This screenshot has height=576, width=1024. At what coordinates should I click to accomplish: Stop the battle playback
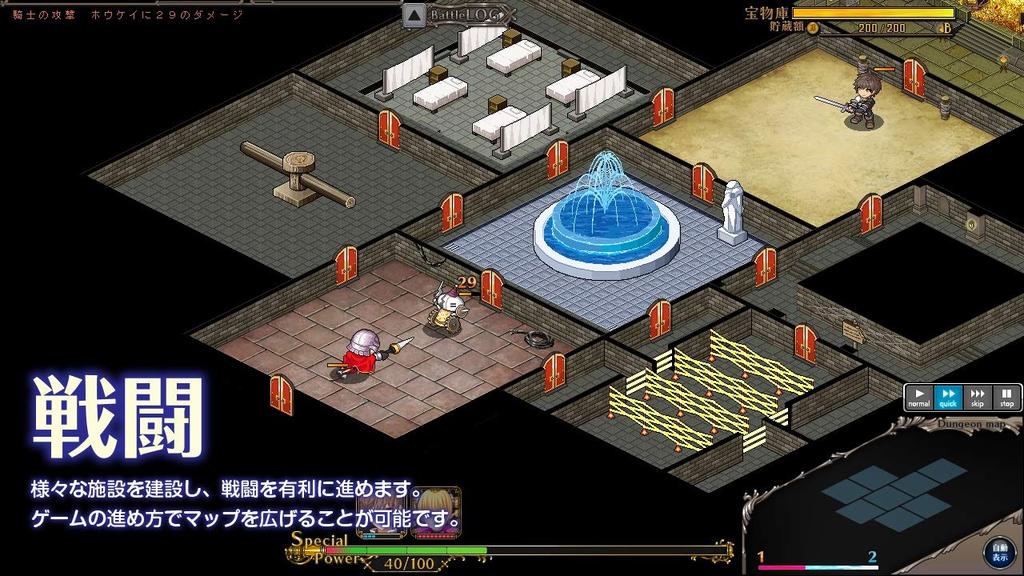[x=1006, y=397]
